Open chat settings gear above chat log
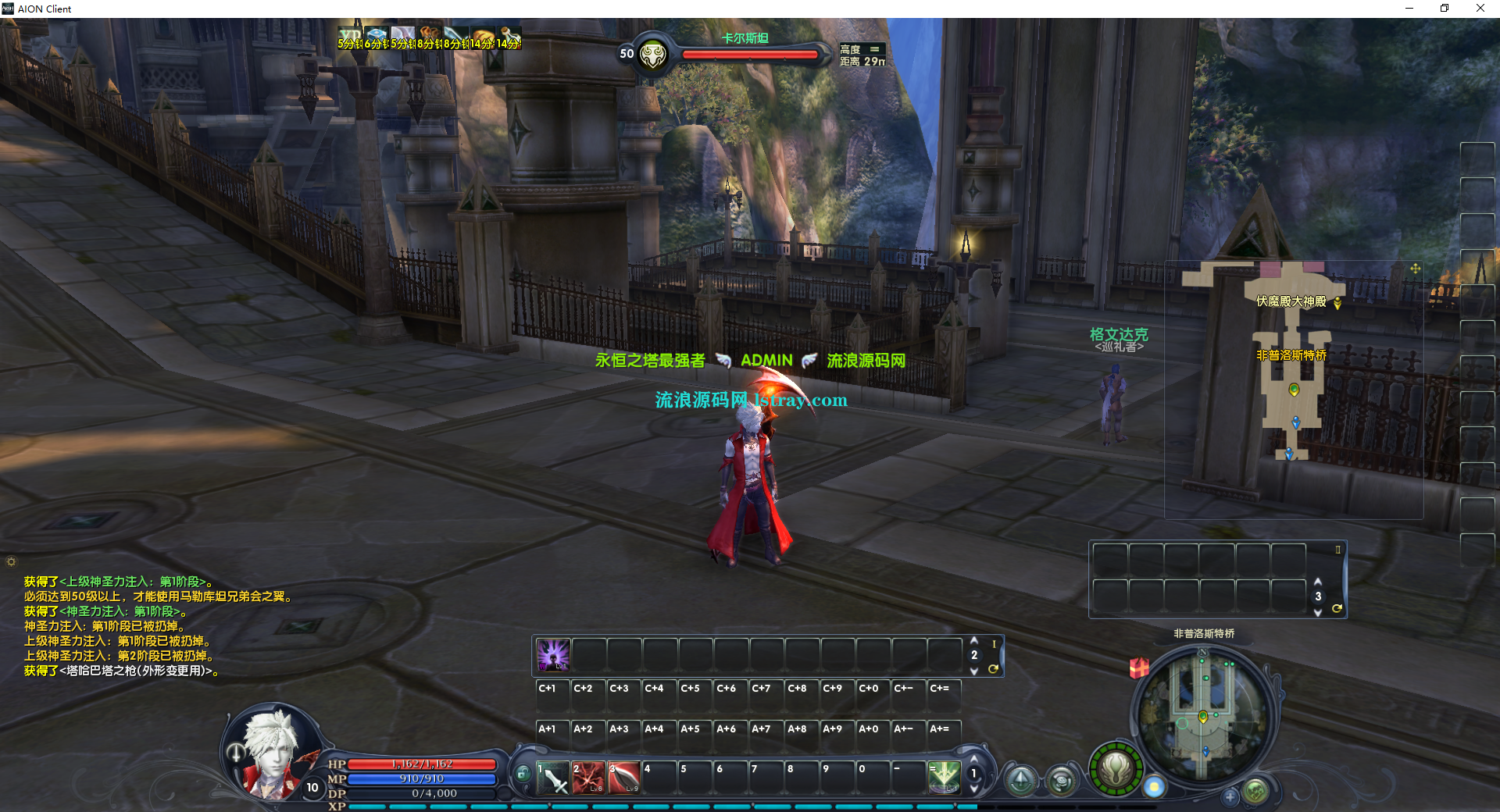Viewport: 1500px width, 812px height. coord(11,561)
